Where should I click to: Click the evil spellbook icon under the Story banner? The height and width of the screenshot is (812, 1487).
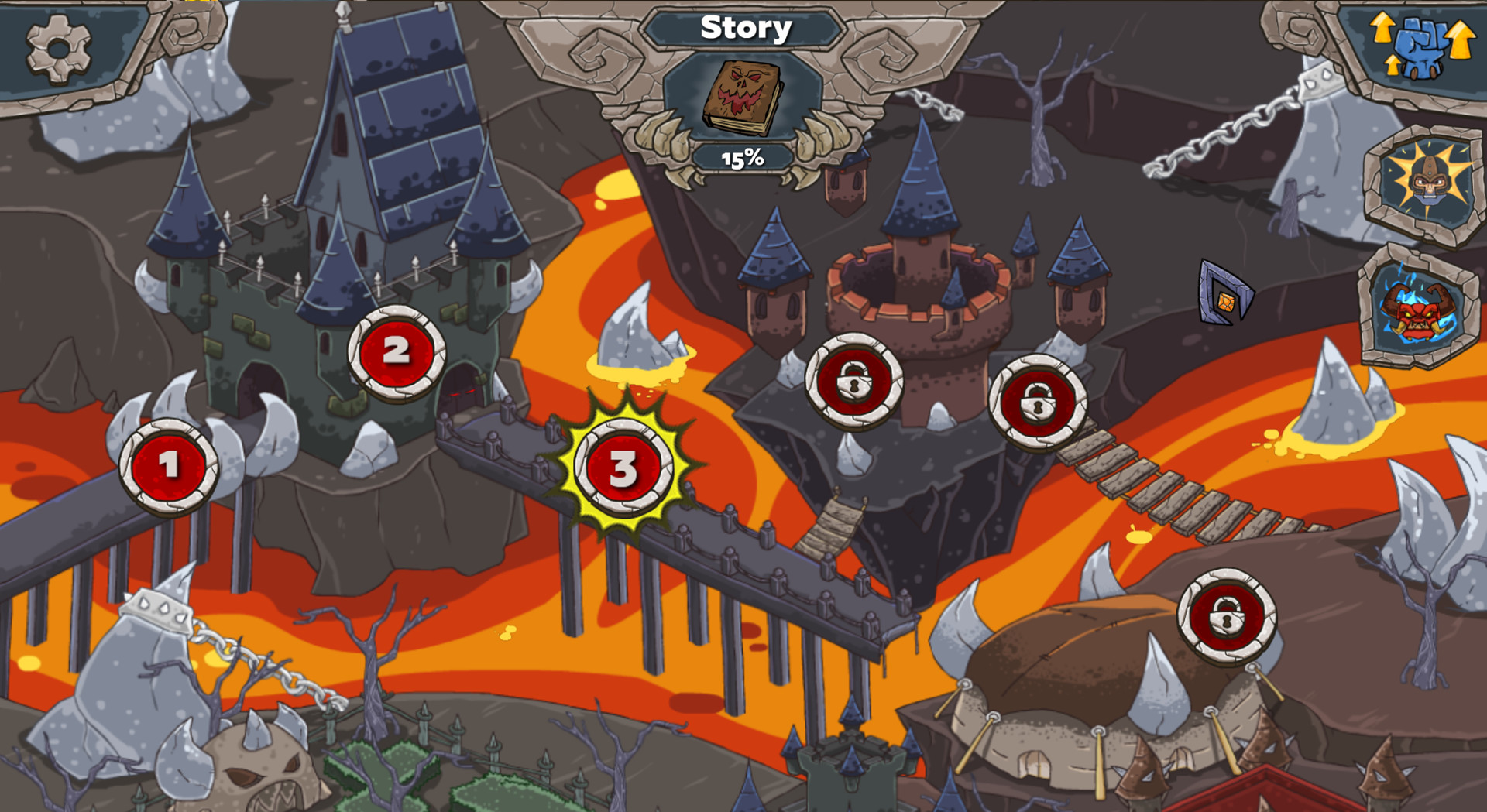pyautogui.click(x=741, y=96)
